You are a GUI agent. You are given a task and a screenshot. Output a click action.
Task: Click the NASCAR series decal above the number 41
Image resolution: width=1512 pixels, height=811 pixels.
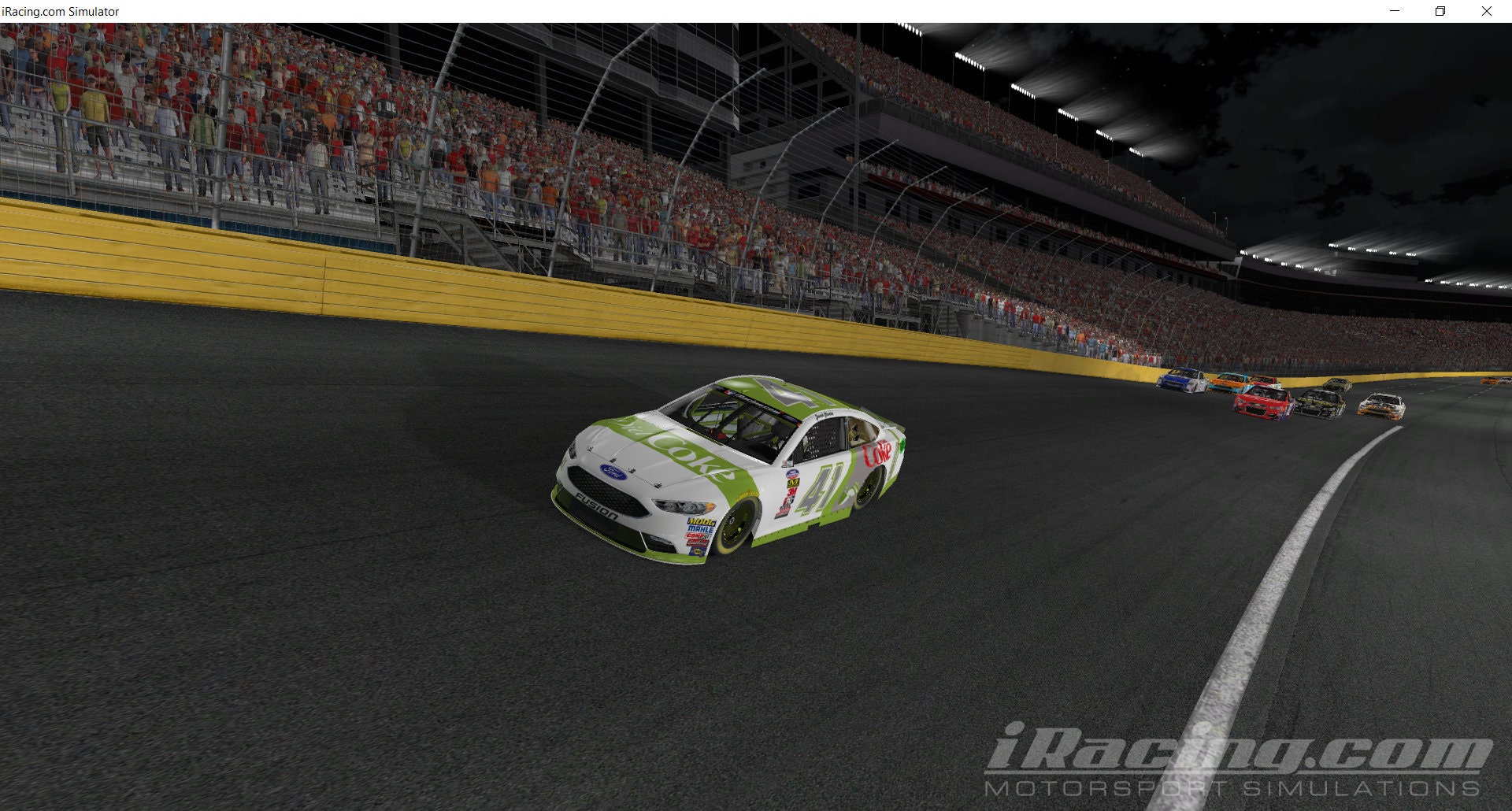pos(792,474)
